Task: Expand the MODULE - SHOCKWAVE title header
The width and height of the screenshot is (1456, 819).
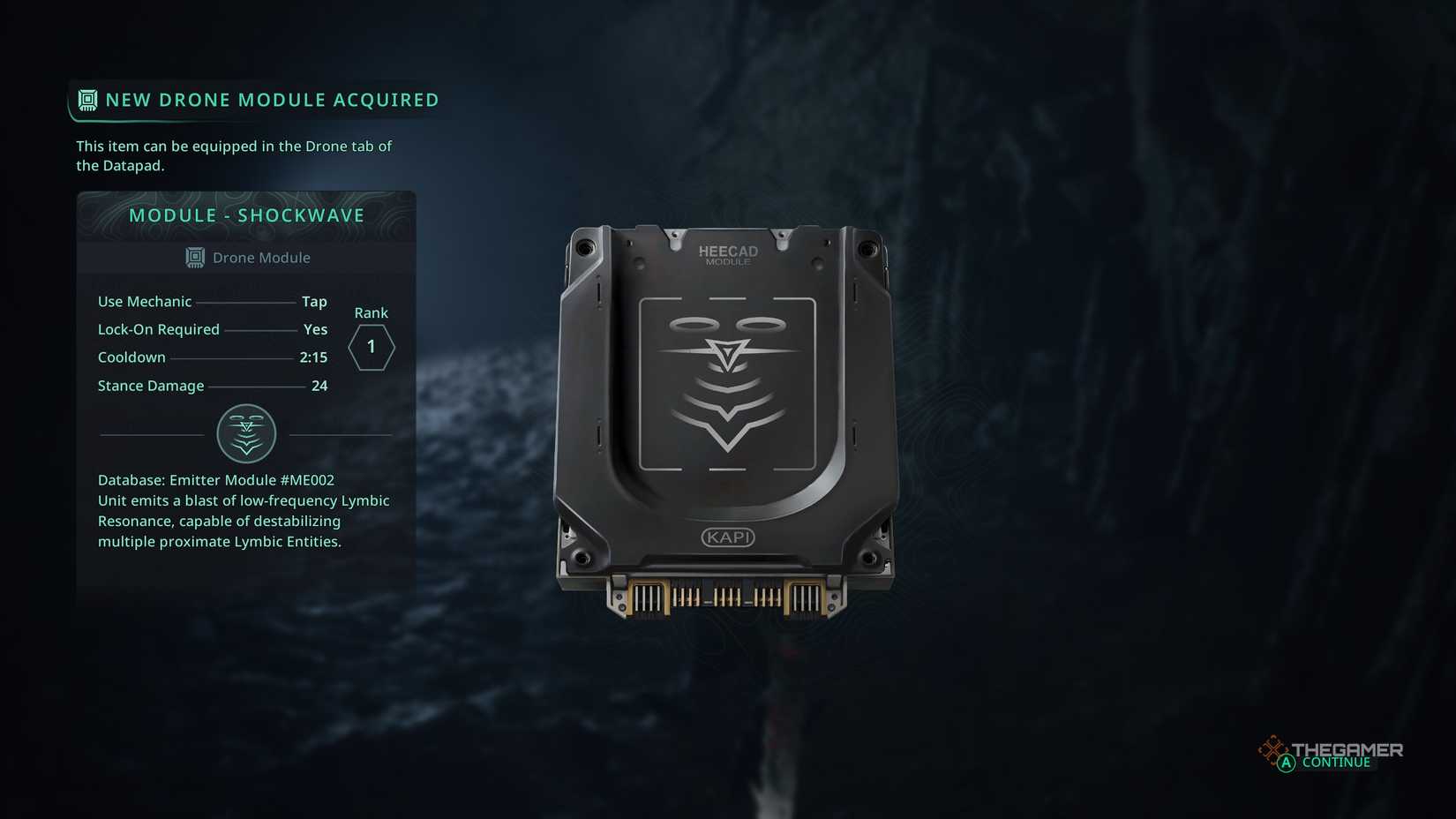Action: [246, 214]
